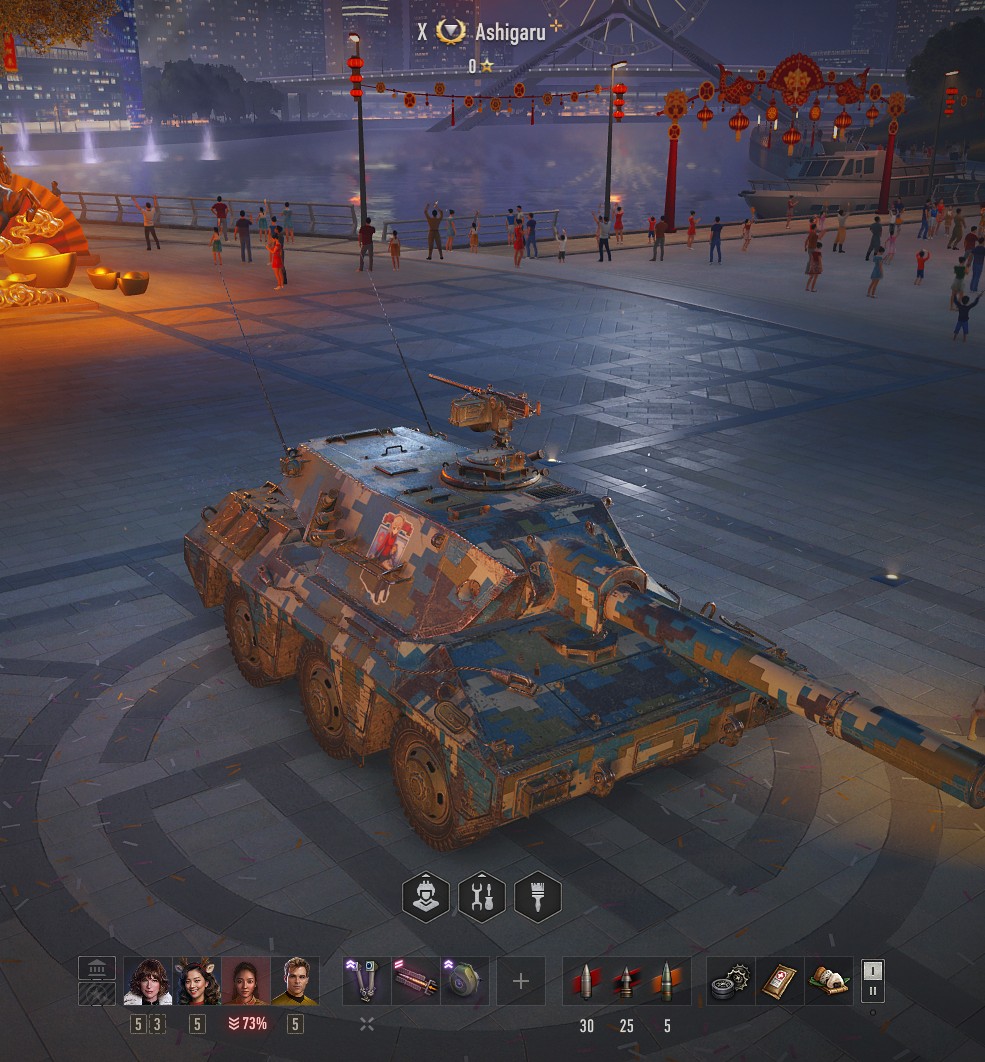The height and width of the screenshot is (1062, 985).
Task: Open the onigiri food consumable slot
Action: point(829,981)
